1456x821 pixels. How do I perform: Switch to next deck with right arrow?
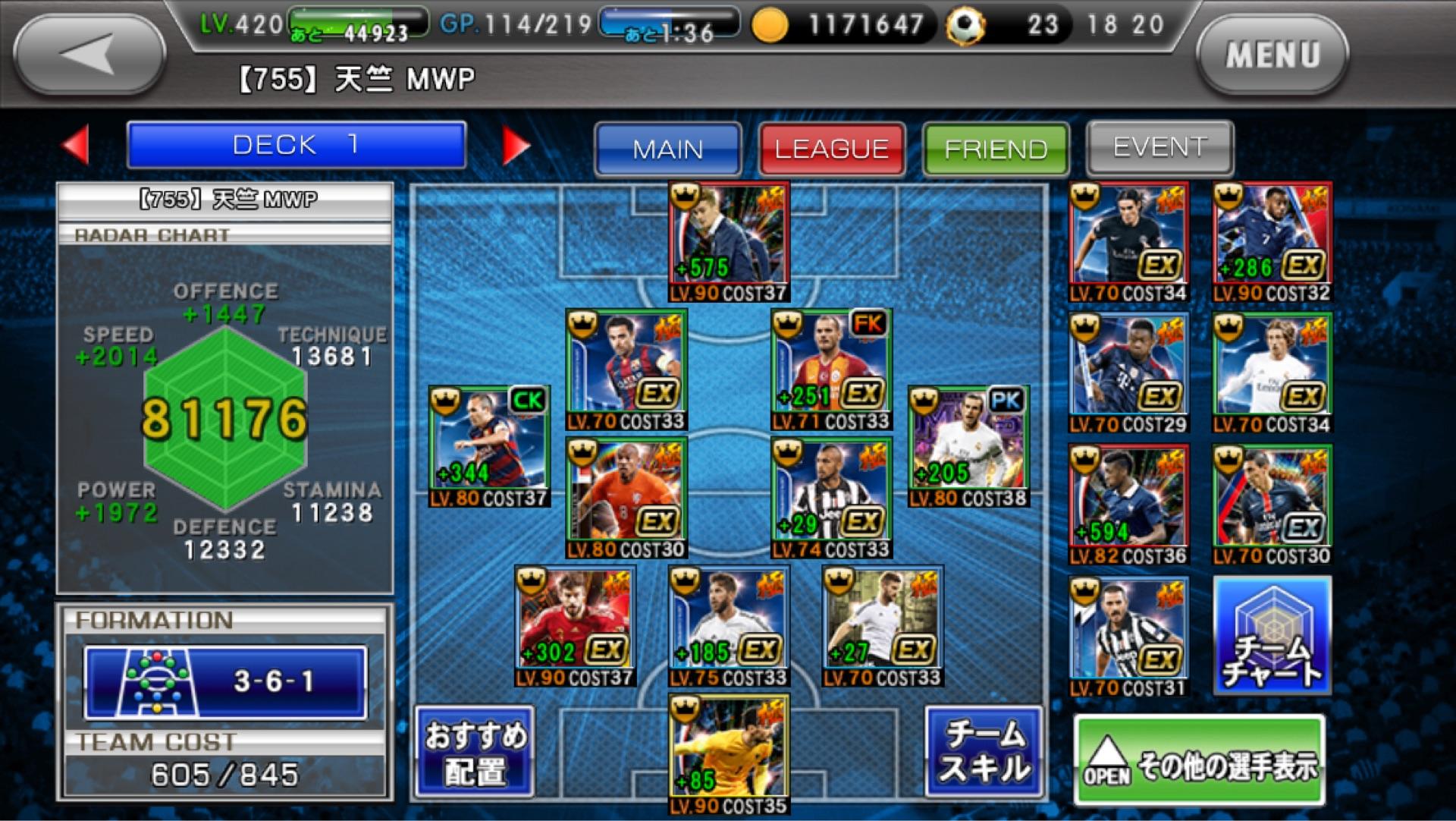(516, 145)
